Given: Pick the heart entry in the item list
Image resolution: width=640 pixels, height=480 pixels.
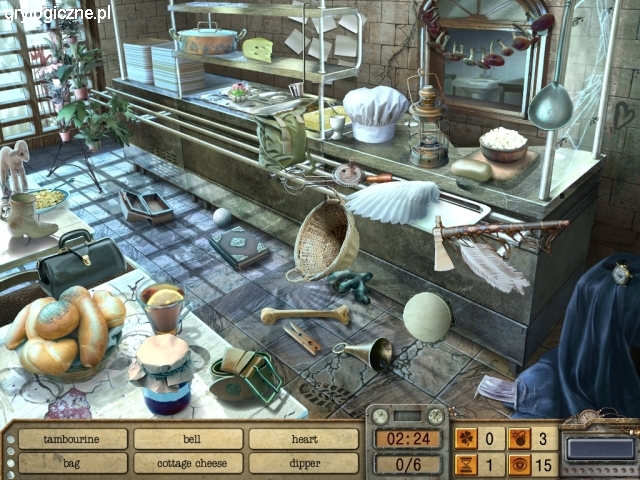Looking at the screenshot, I should (303, 439).
